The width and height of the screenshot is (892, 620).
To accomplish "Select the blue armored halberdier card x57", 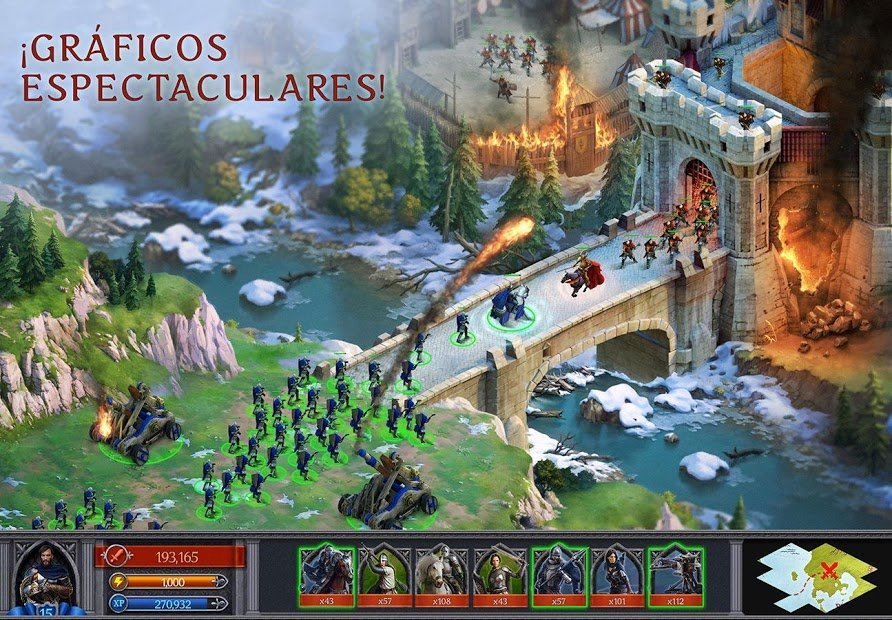I will (x=558, y=574).
